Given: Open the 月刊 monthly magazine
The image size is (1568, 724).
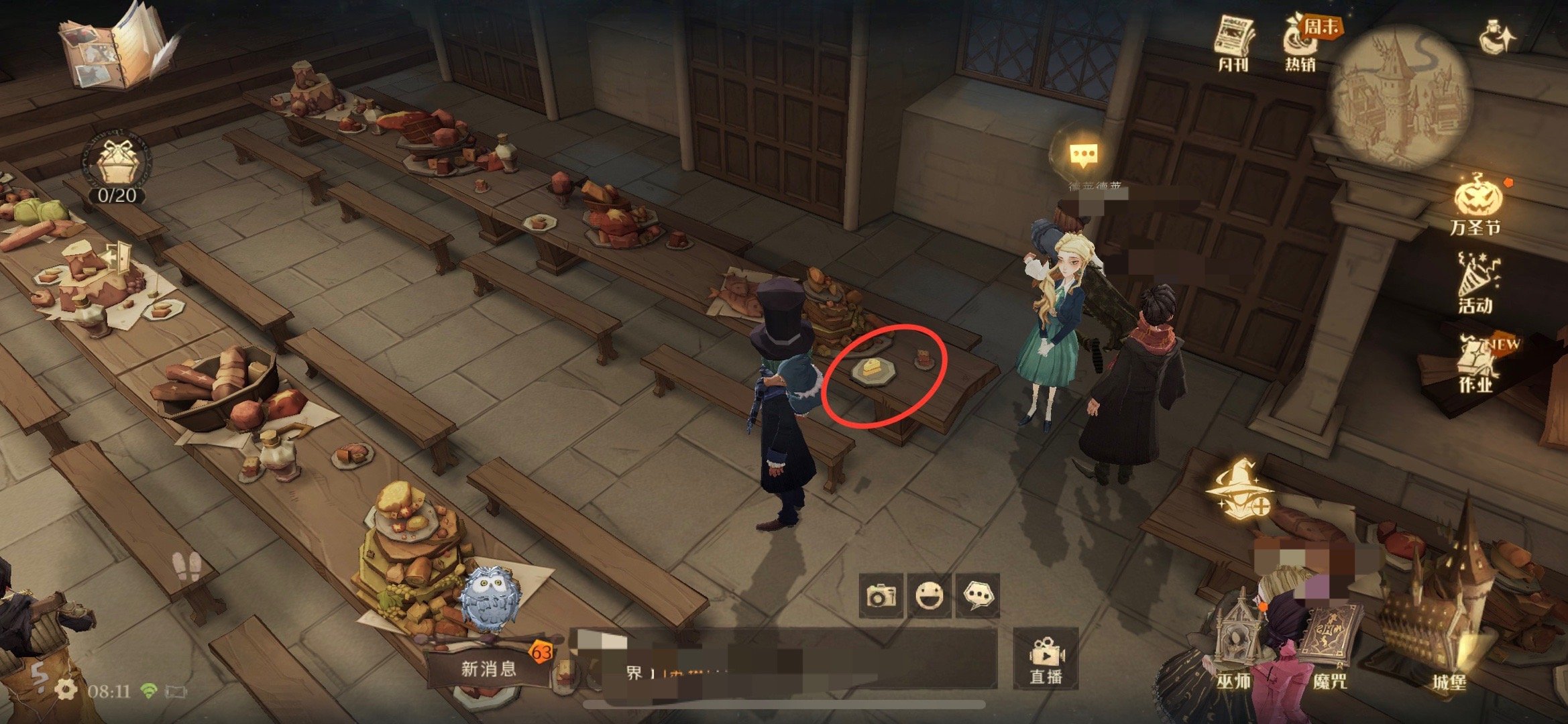Looking at the screenshot, I should [x=1234, y=43].
